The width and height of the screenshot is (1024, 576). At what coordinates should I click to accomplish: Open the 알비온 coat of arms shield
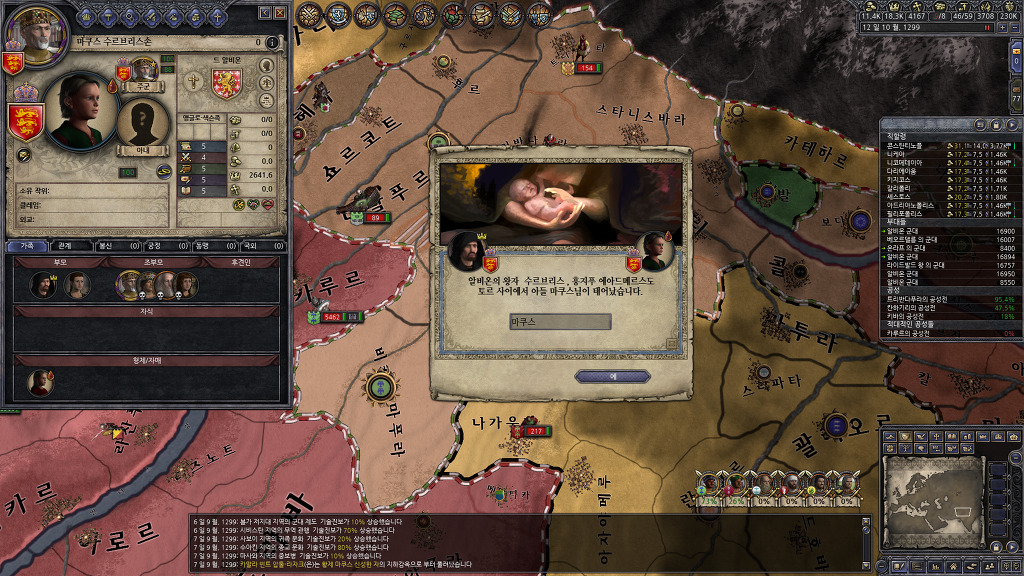click(x=227, y=85)
